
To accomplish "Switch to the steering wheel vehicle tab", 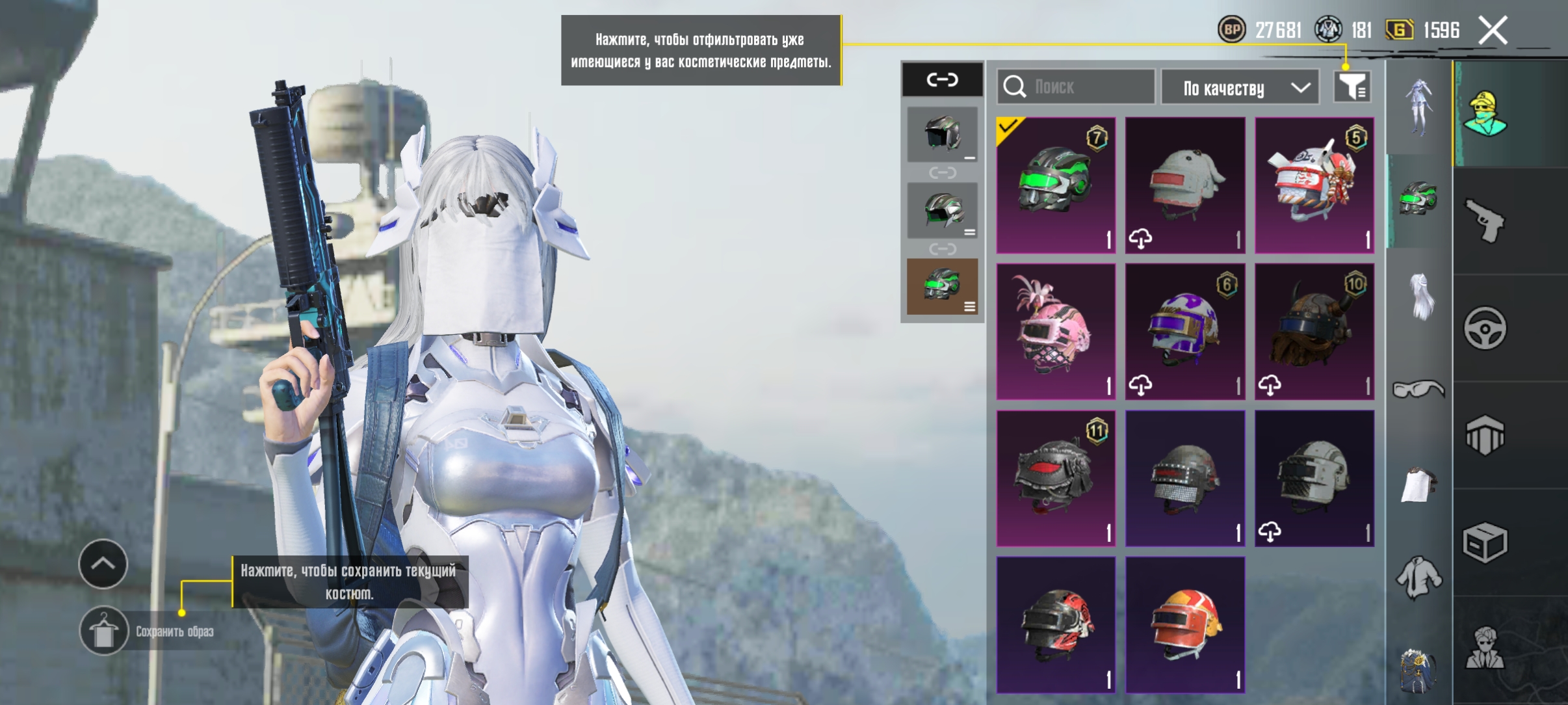I will [x=1485, y=328].
